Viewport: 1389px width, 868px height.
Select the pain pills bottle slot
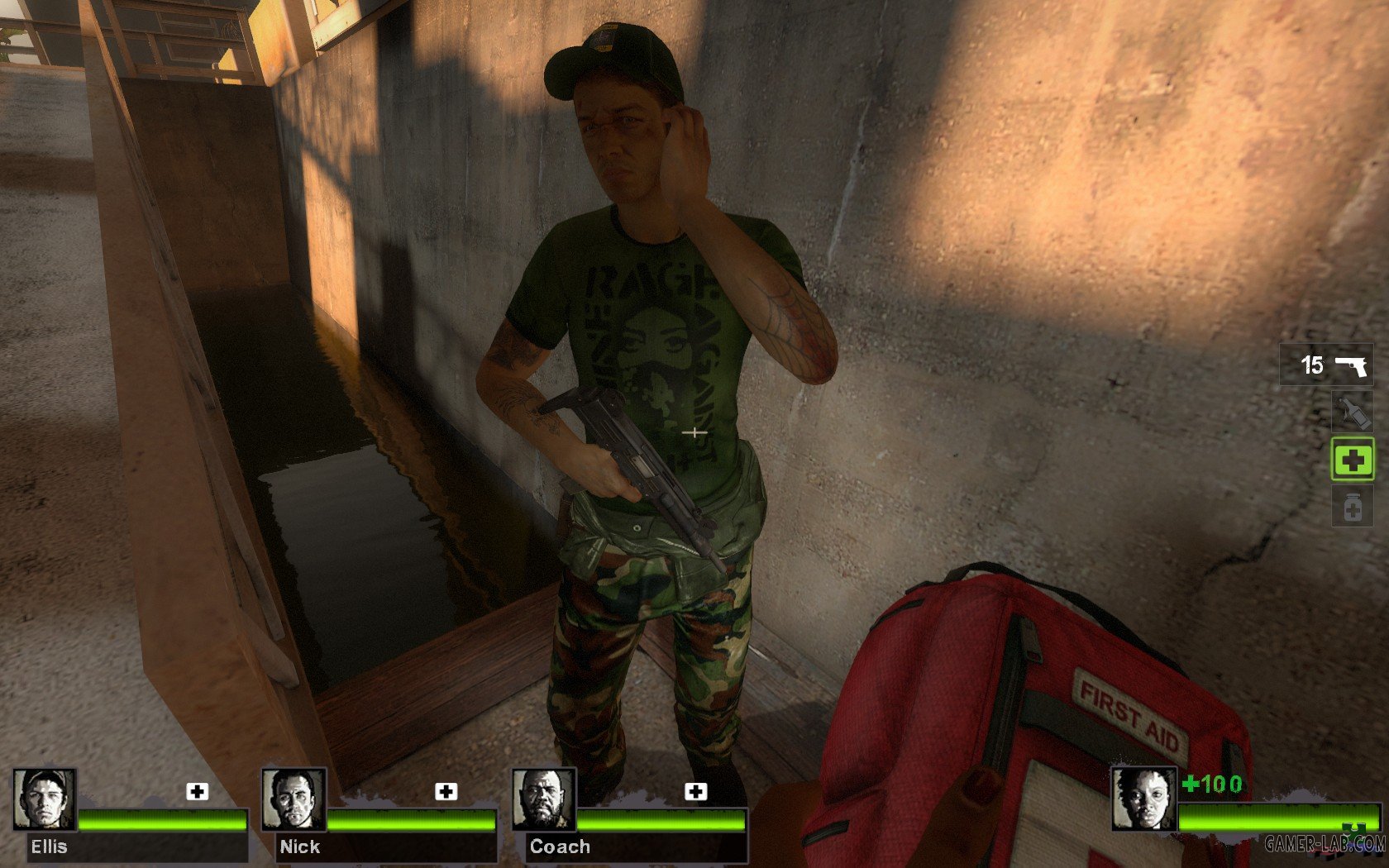click(1352, 507)
